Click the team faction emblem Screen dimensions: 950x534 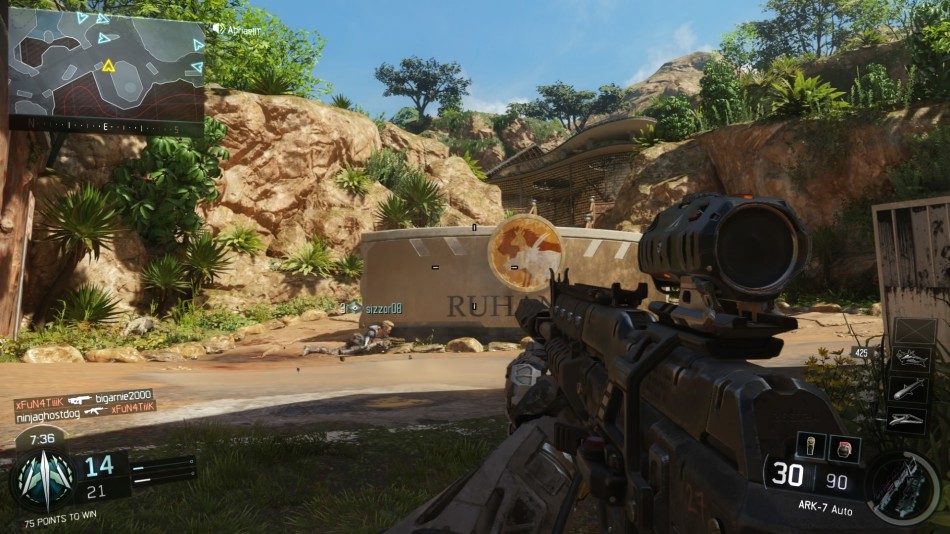pos(45,480)
